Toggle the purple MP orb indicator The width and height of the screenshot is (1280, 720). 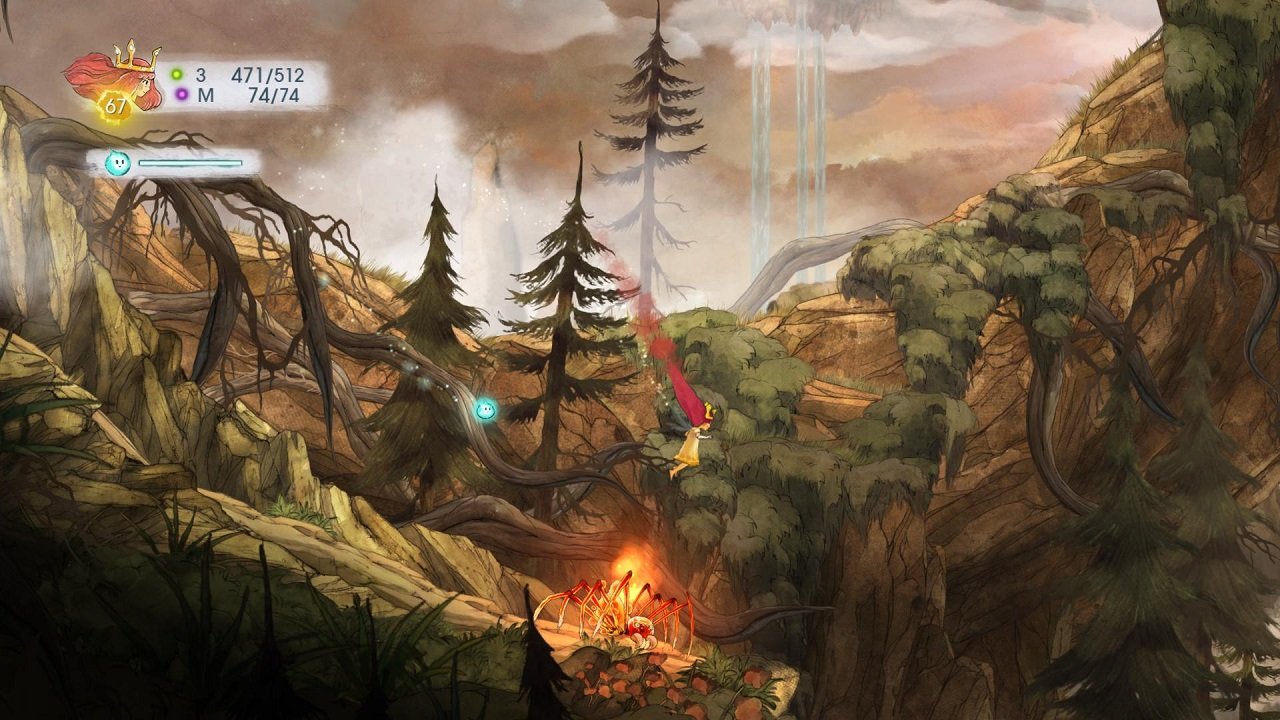point(181,93)
